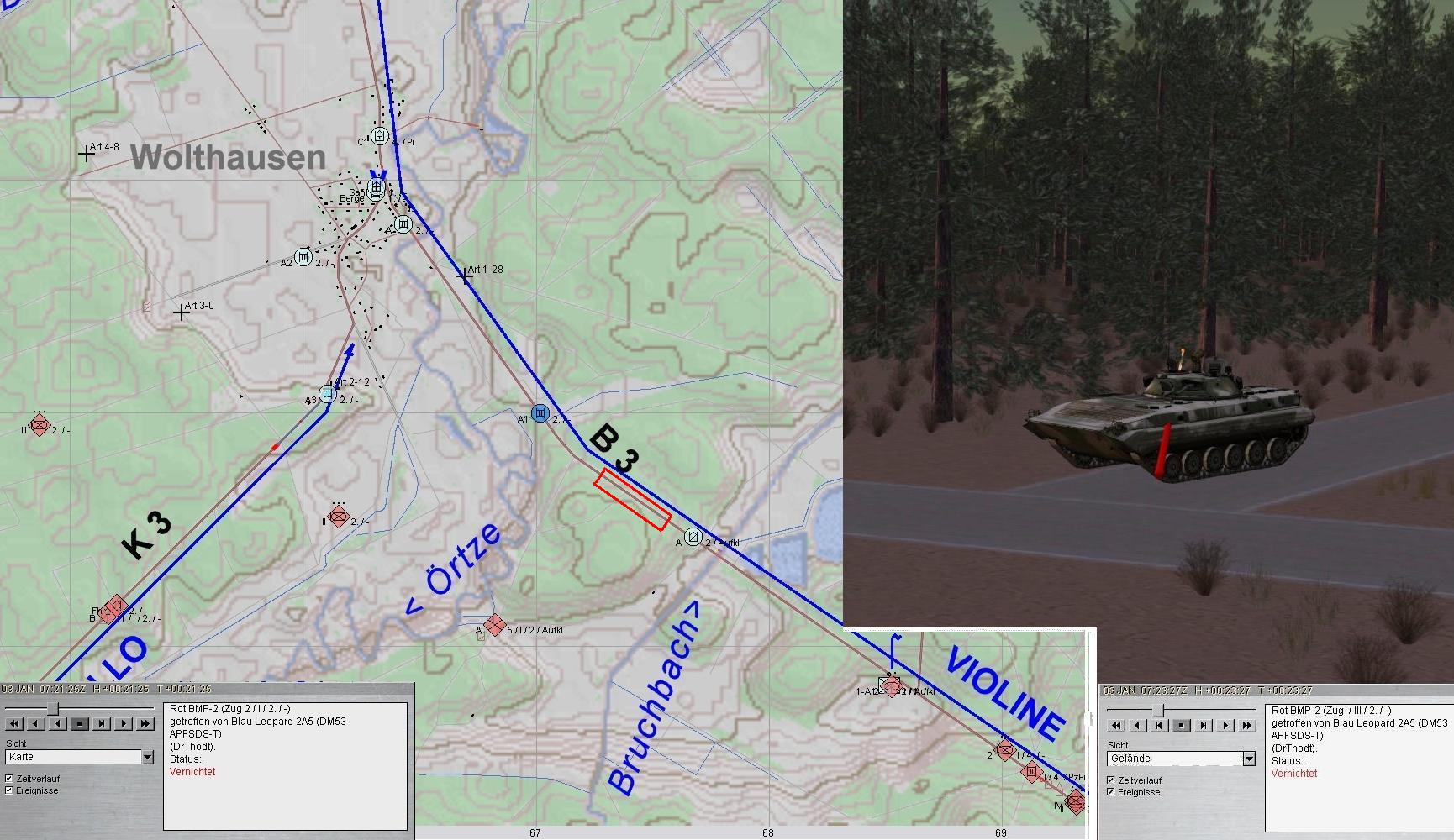
Task: Rewind replay in the Gelände view panel
Action: coord(1116,725)
